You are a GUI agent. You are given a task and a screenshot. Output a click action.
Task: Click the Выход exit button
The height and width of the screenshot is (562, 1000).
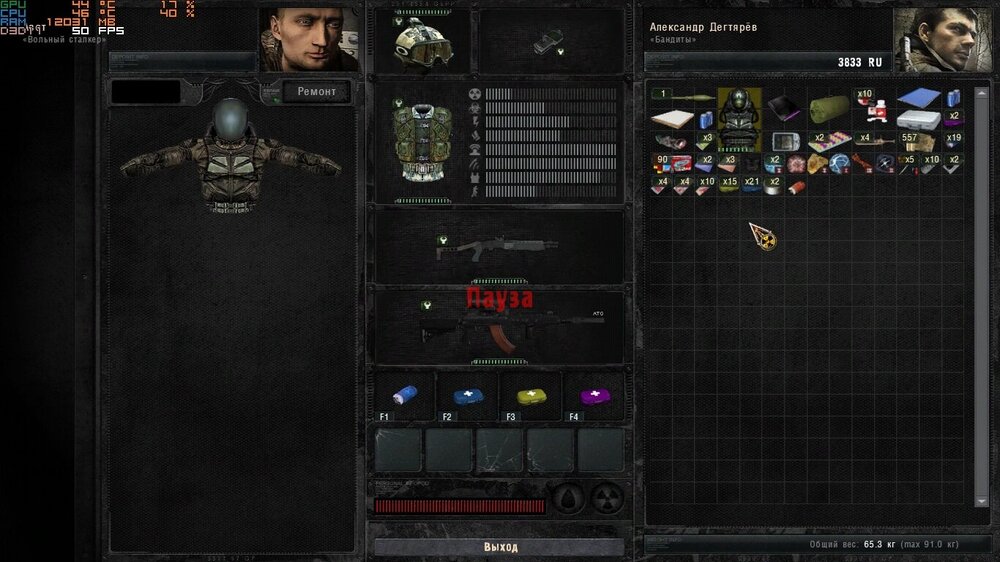[x=499, y=547]
